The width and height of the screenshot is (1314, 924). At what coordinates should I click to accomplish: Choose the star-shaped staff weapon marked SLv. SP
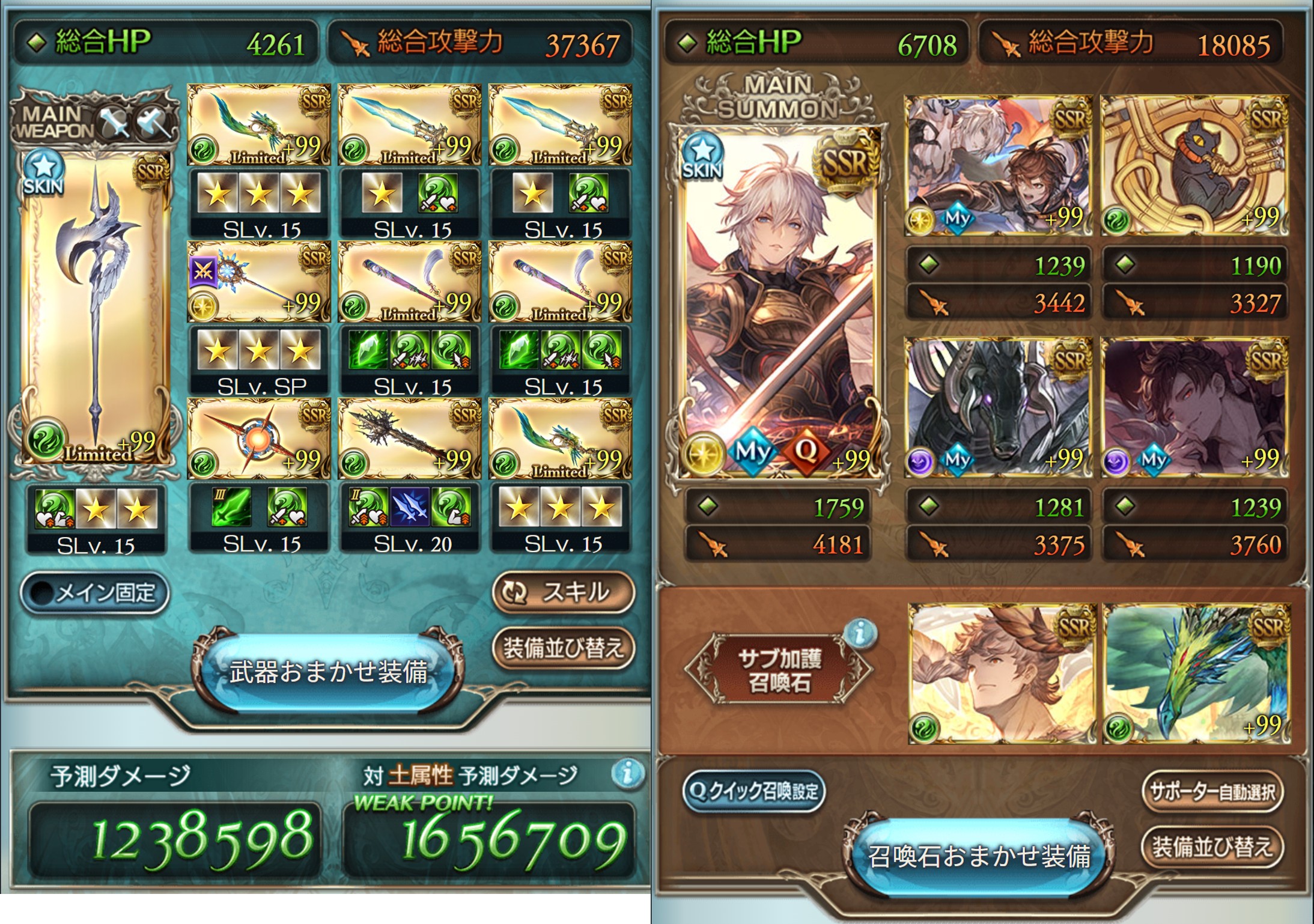click(x=259, y=282)
